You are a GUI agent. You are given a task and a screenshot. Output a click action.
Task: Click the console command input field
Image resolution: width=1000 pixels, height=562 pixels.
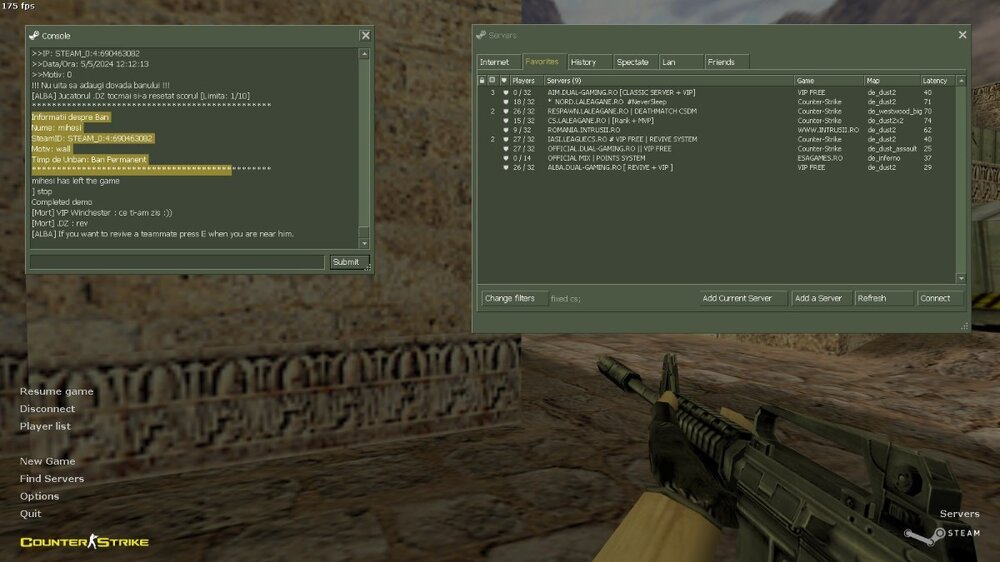click(x=176, y=262)
